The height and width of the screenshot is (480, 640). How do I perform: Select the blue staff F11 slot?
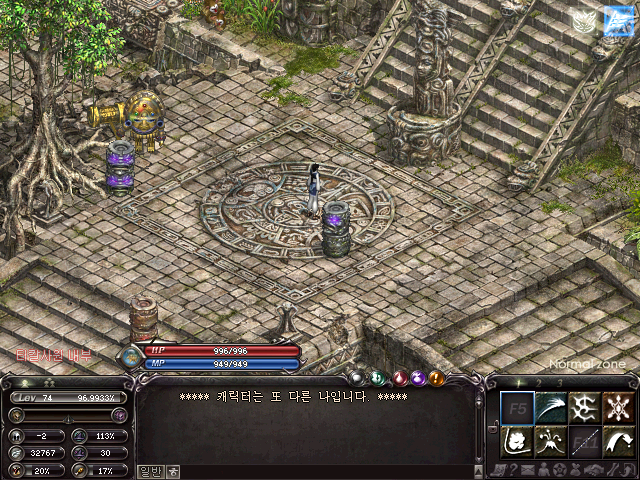point(584,441)
